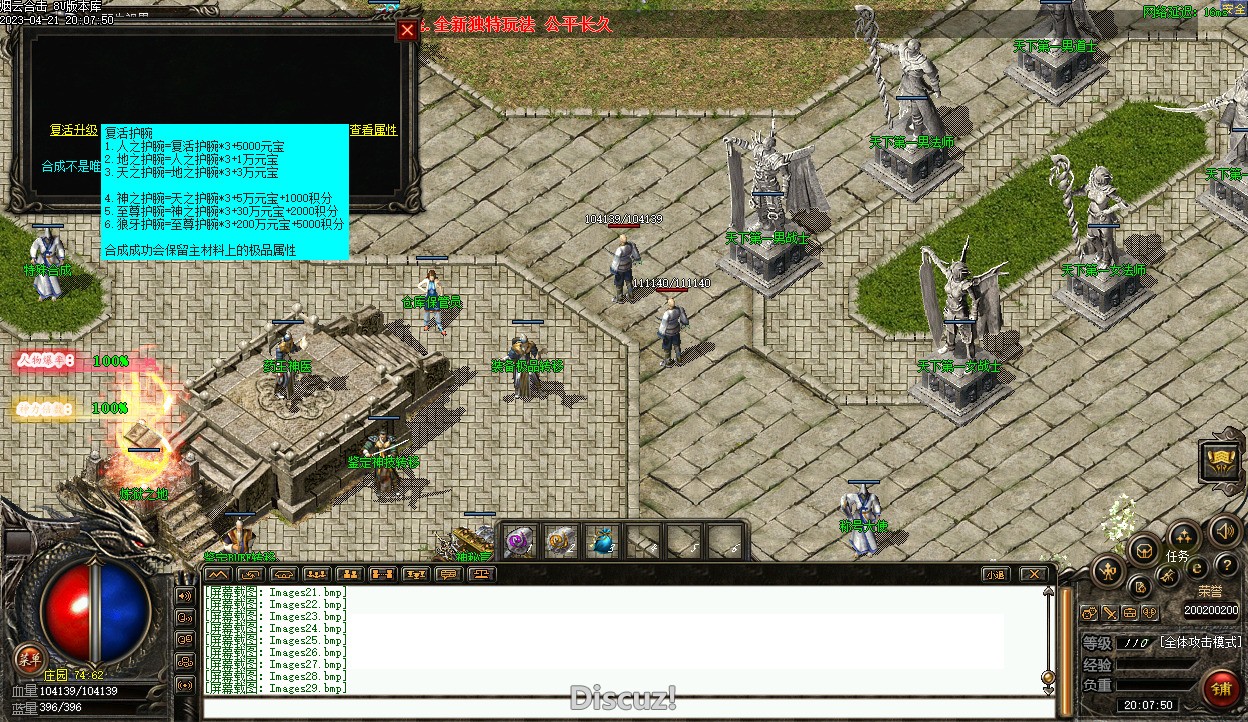Open the character panel figure icon
Screen dimensions: 1248x722
pyautogui.click(x=1108, y=571)
